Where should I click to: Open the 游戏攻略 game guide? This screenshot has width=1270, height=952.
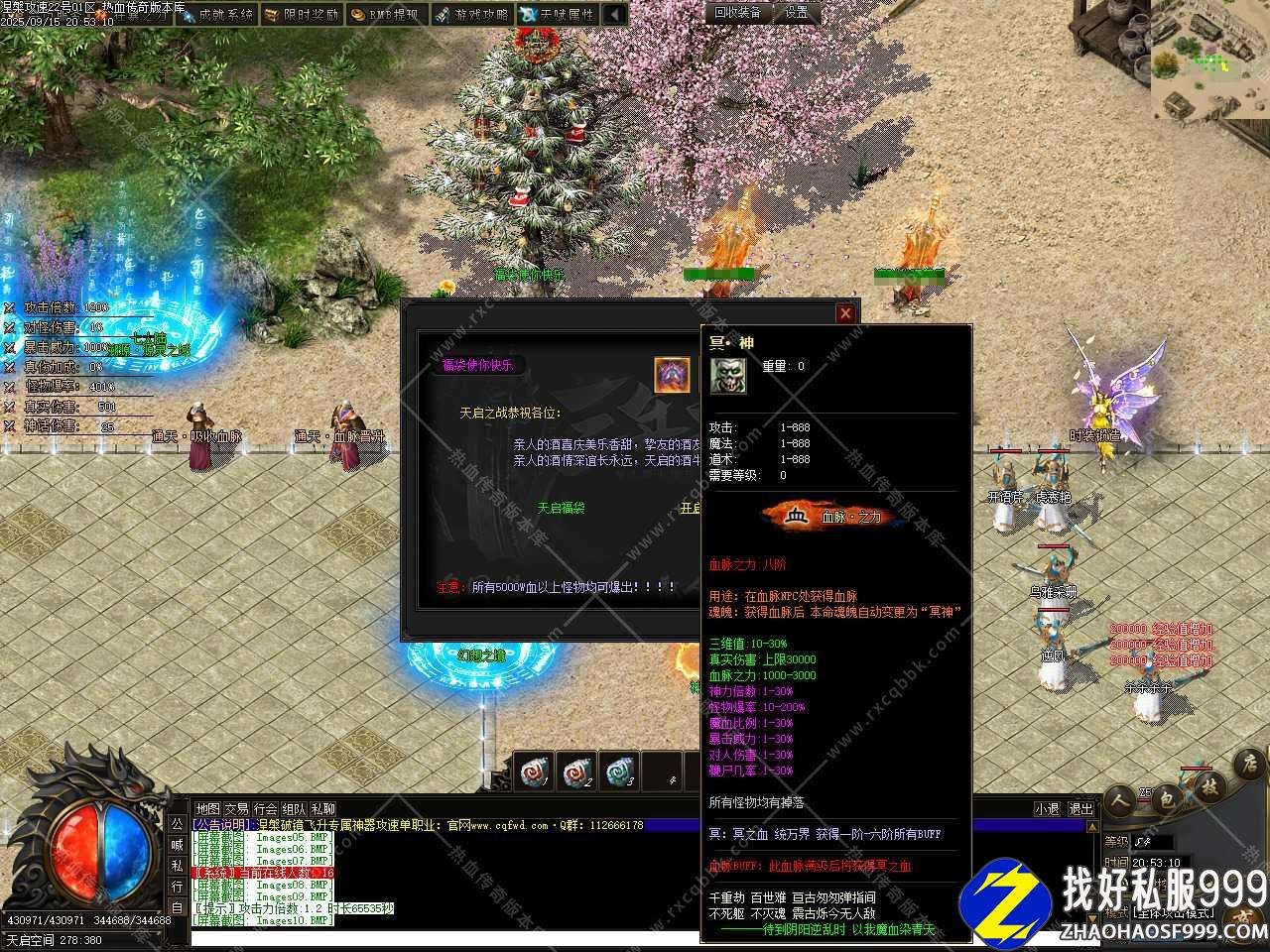coord(471,14)
